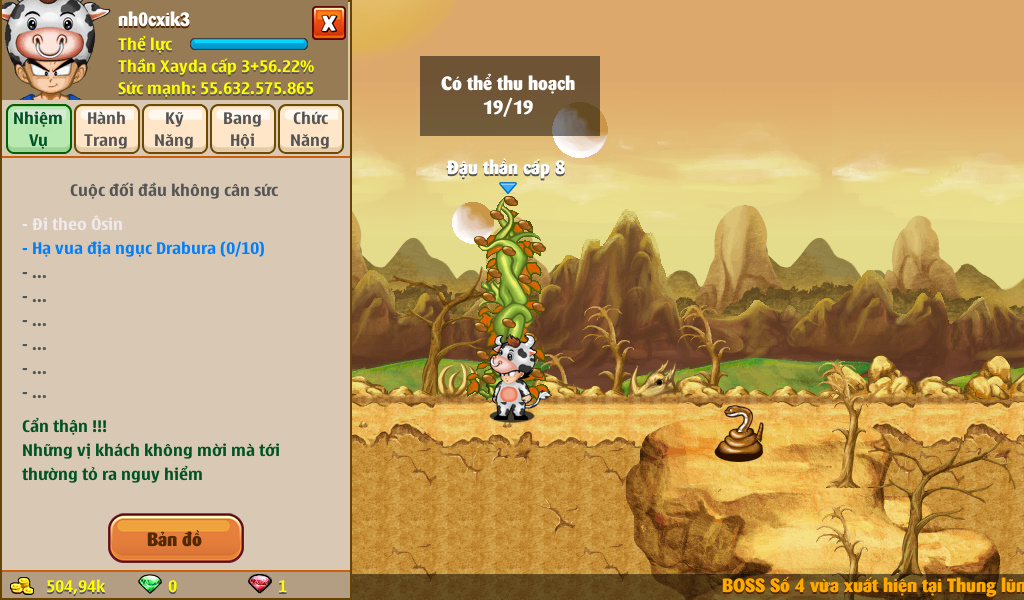The width and height of the screenshot is (1024, 600).
Task: Select the Hạ vua địa ngục Drabura objective
Action: click(x=143, y=248)
